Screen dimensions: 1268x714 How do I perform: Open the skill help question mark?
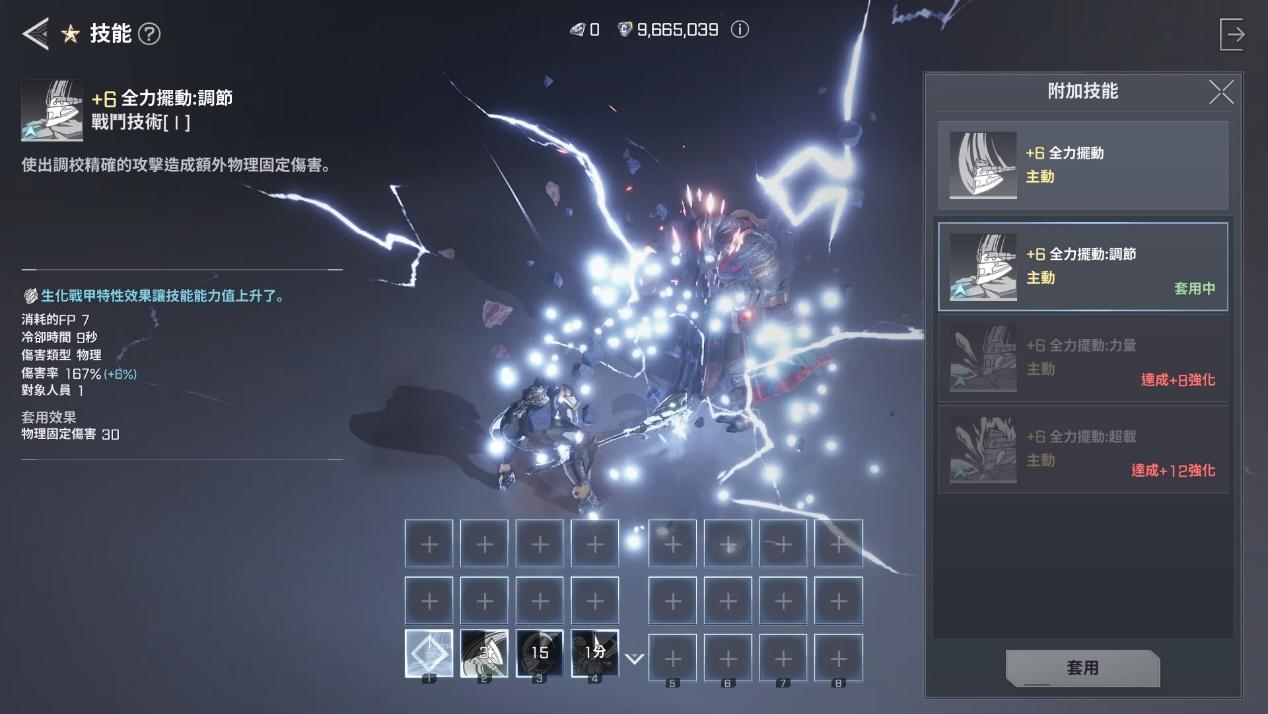(149, 34)
